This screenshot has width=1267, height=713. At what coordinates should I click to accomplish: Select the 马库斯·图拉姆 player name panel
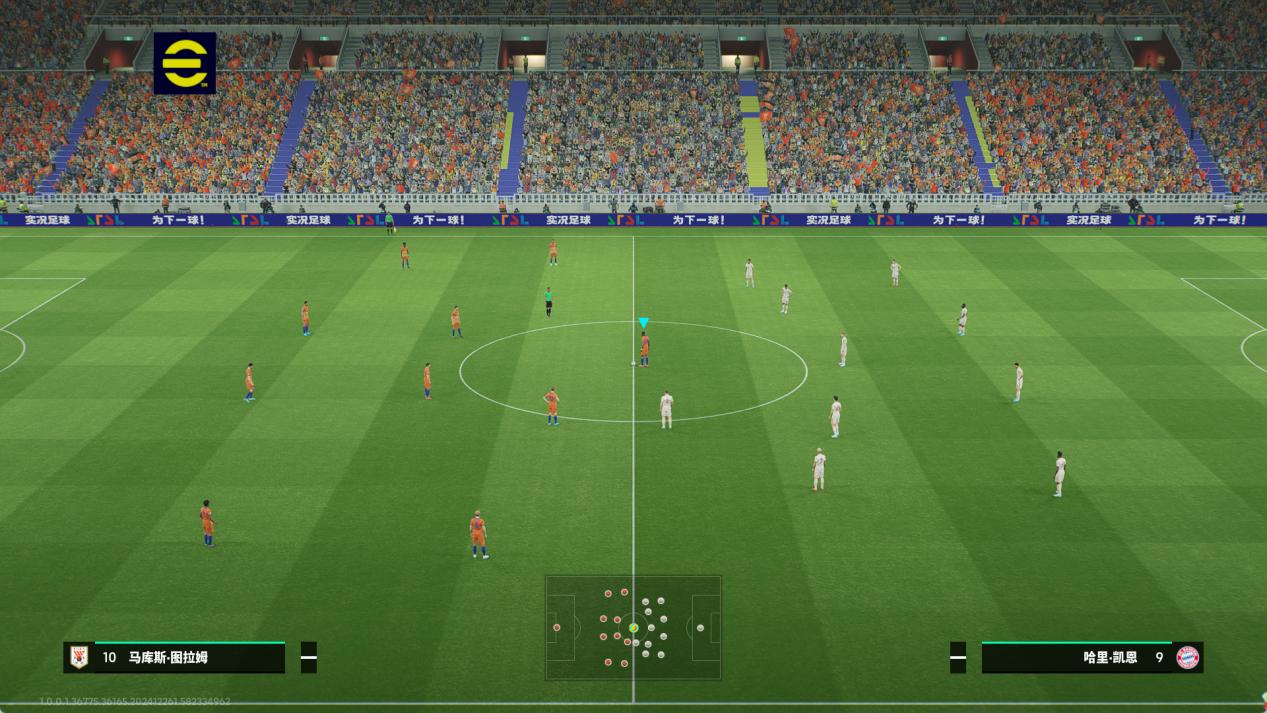tap(175, 657)
